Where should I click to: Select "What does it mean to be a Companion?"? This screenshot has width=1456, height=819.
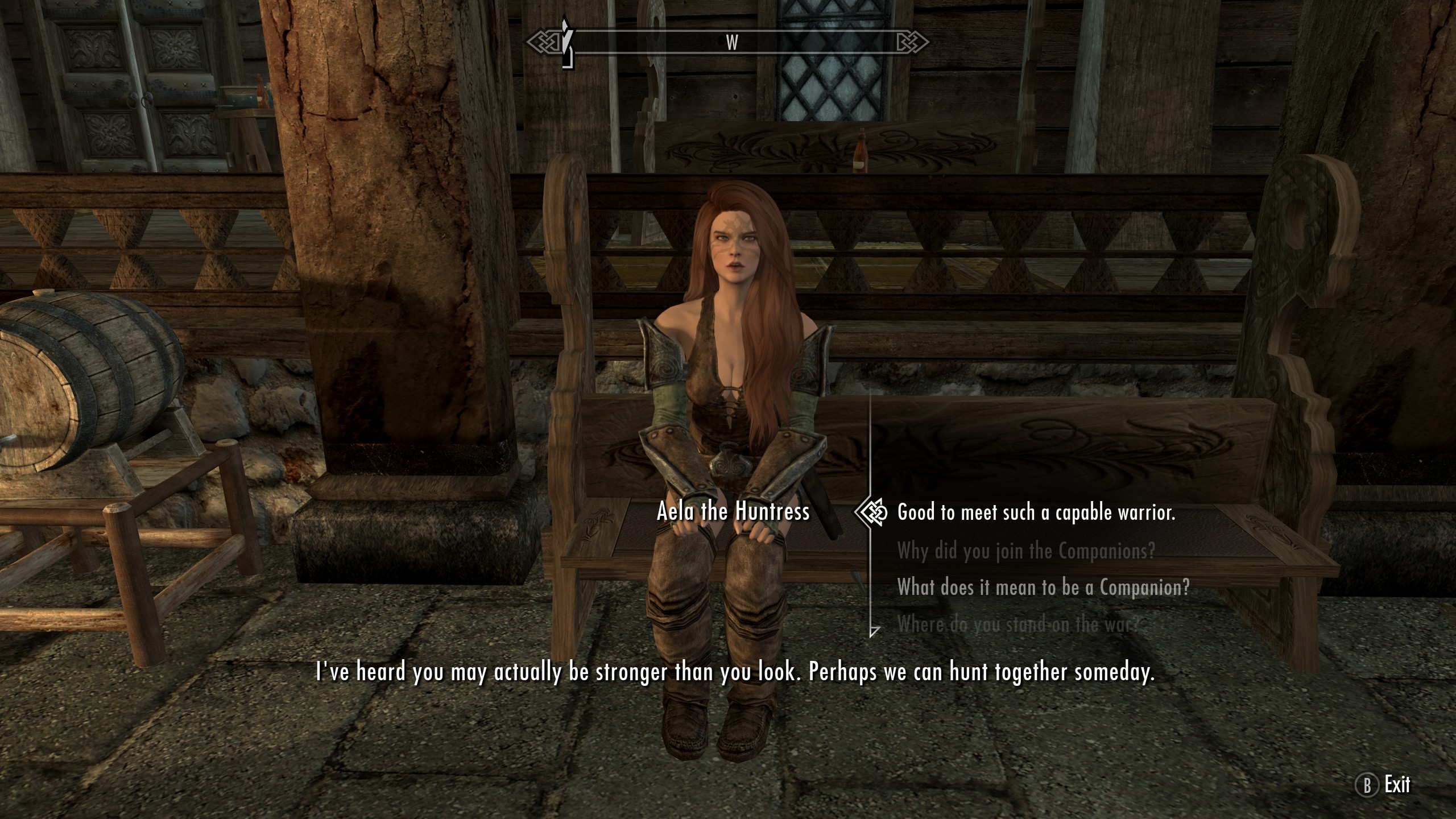[1043, 587]
